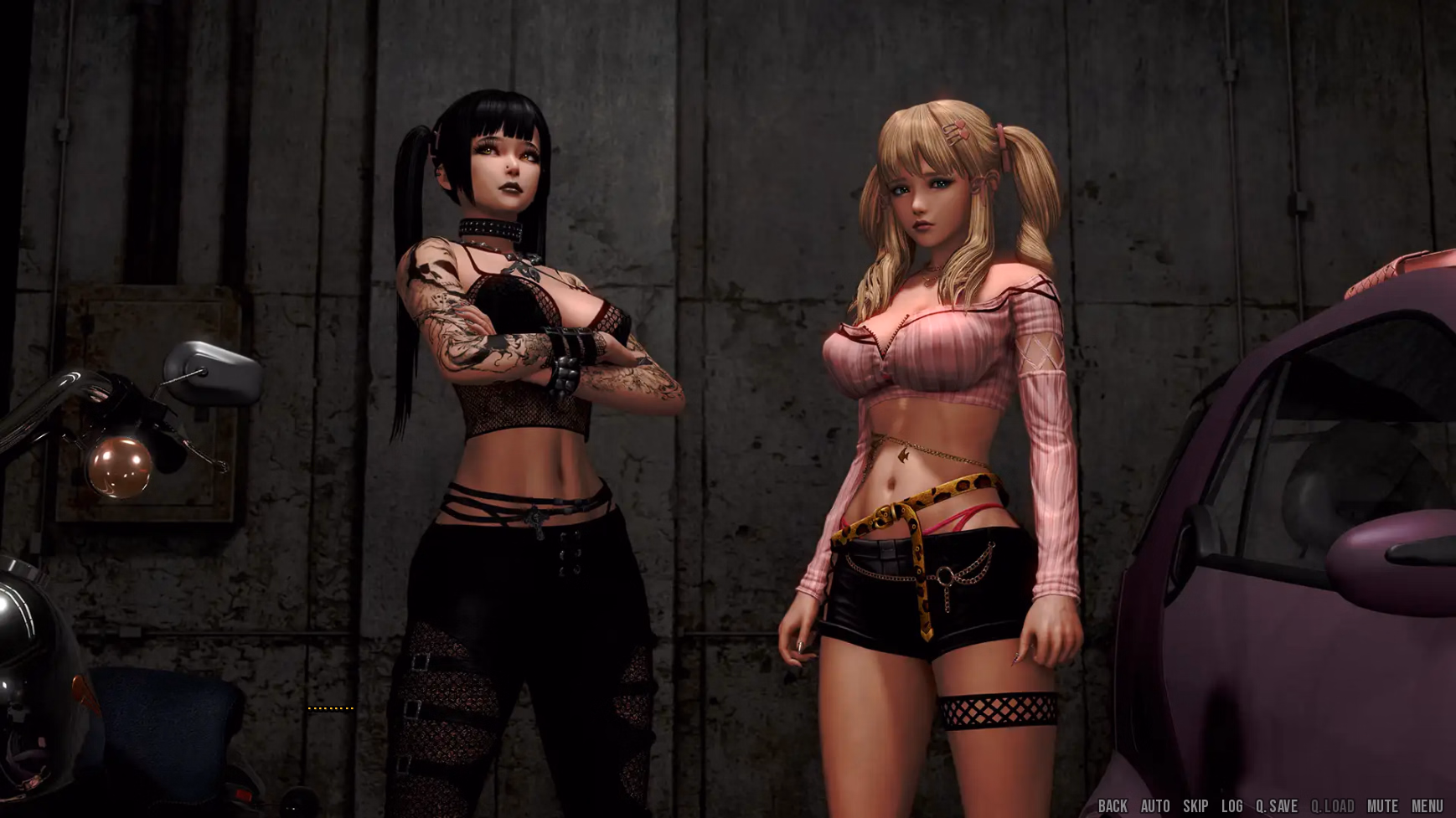Quick save with Q.SAVE
The height and width of the screenshot is (818, 1456).
[1277, 806]
